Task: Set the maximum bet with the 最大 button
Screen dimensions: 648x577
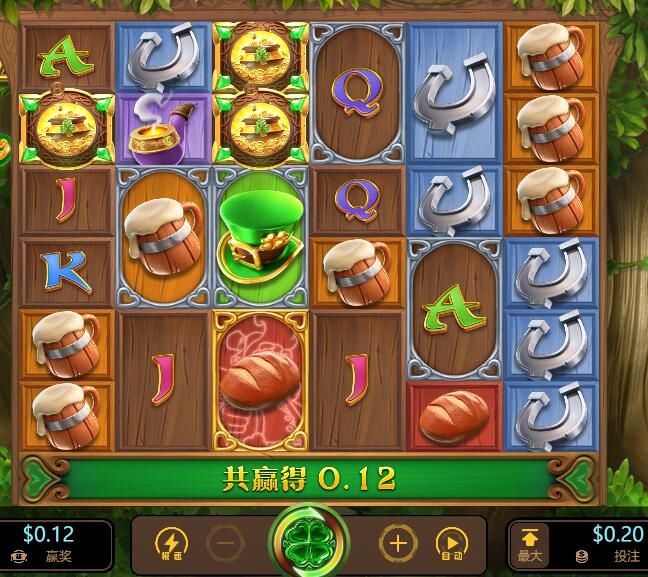Action: (x=529, y=545)
